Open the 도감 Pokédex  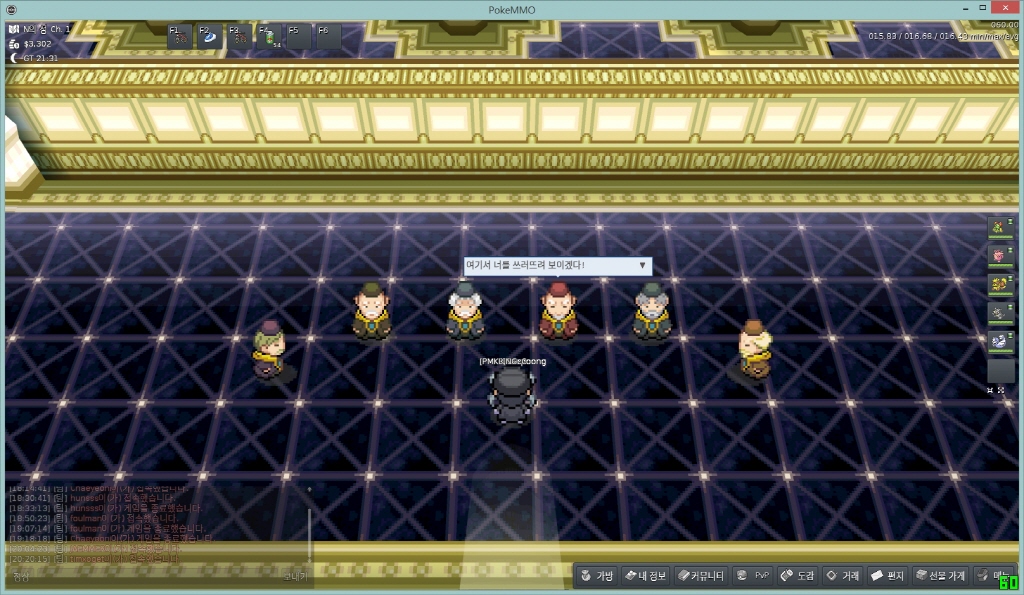(x=797, y=576)
